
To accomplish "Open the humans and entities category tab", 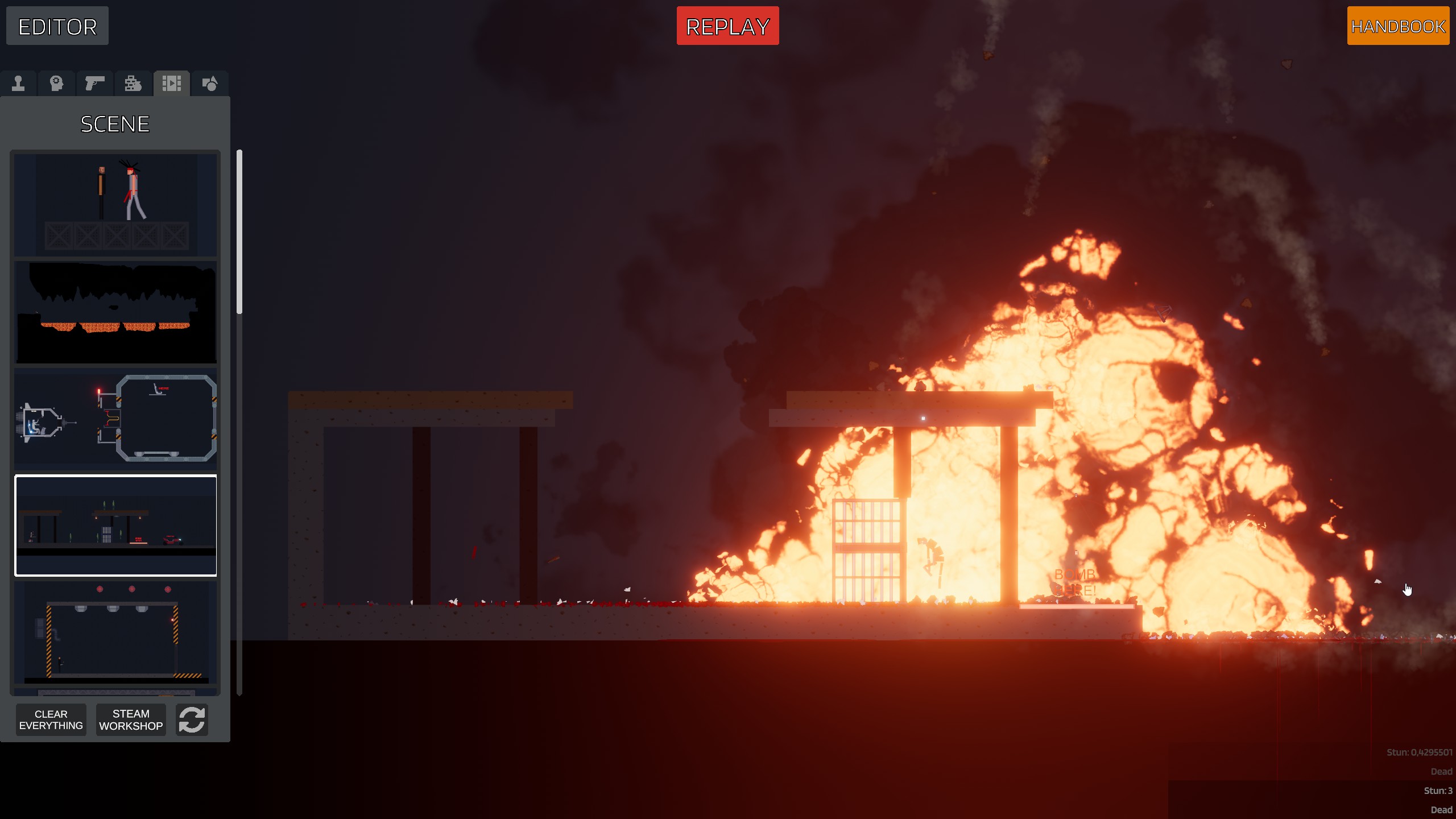I will coord(19,84).
